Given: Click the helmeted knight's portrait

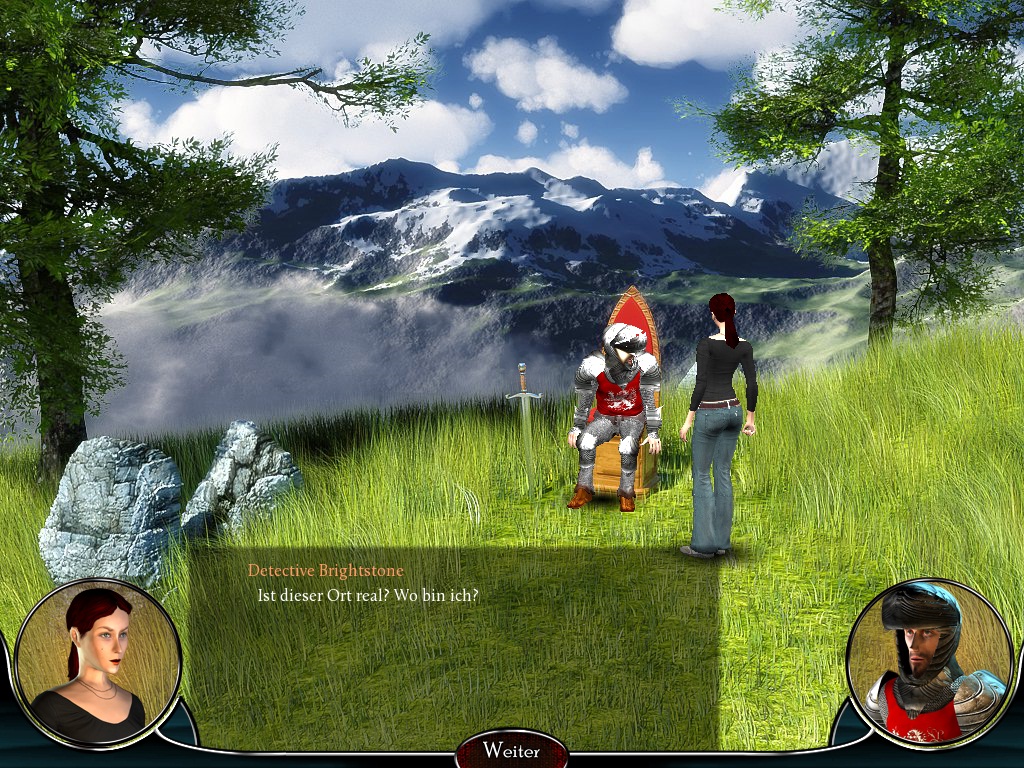Looking at the screenshot, I should tap(930, 662).
